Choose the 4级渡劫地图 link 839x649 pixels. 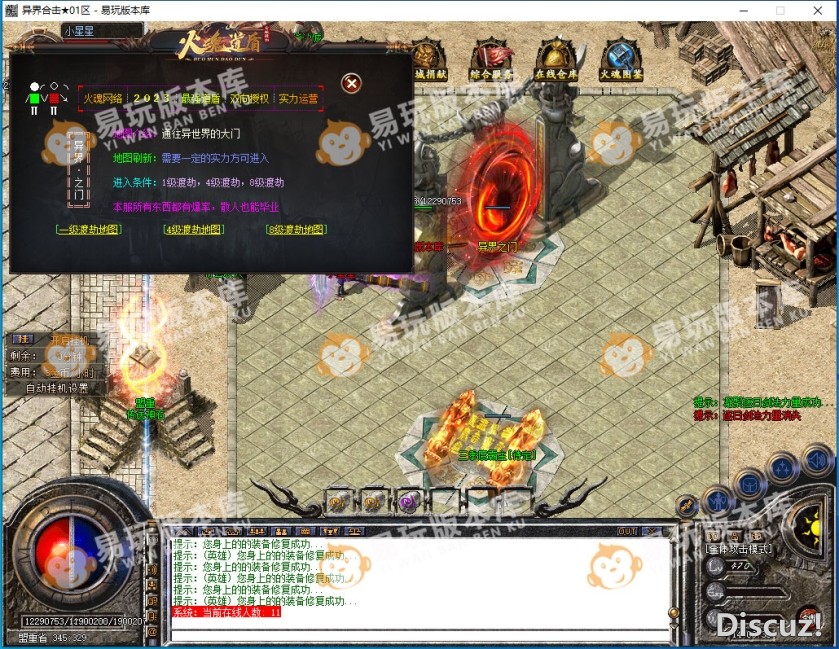191,230
